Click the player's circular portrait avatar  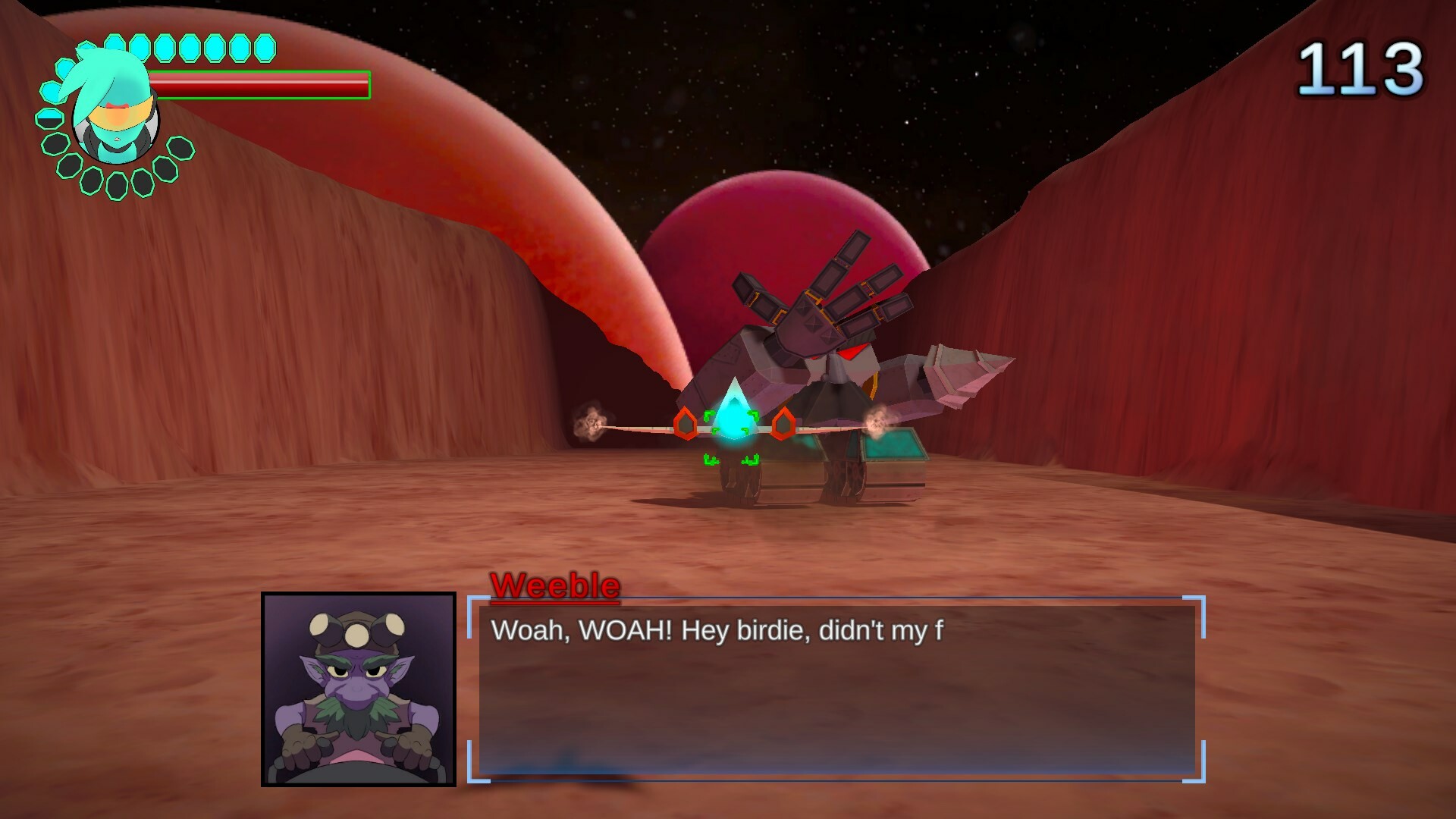click(114, 111)
